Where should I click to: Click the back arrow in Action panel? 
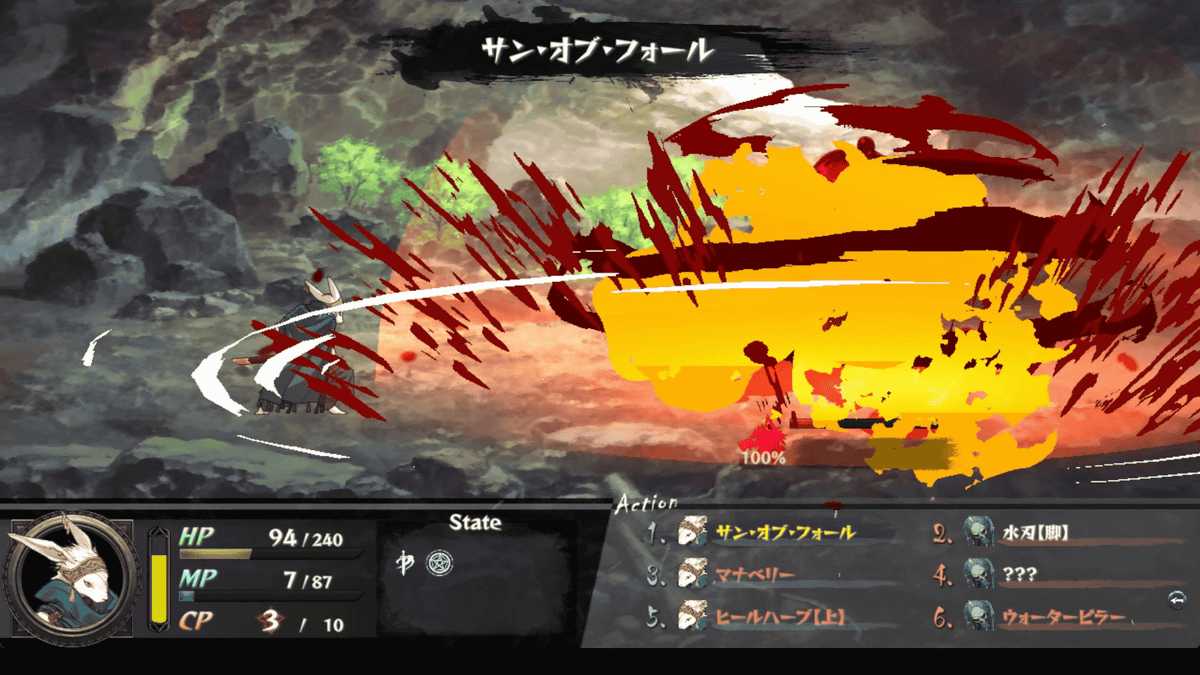coord(1176,598)
